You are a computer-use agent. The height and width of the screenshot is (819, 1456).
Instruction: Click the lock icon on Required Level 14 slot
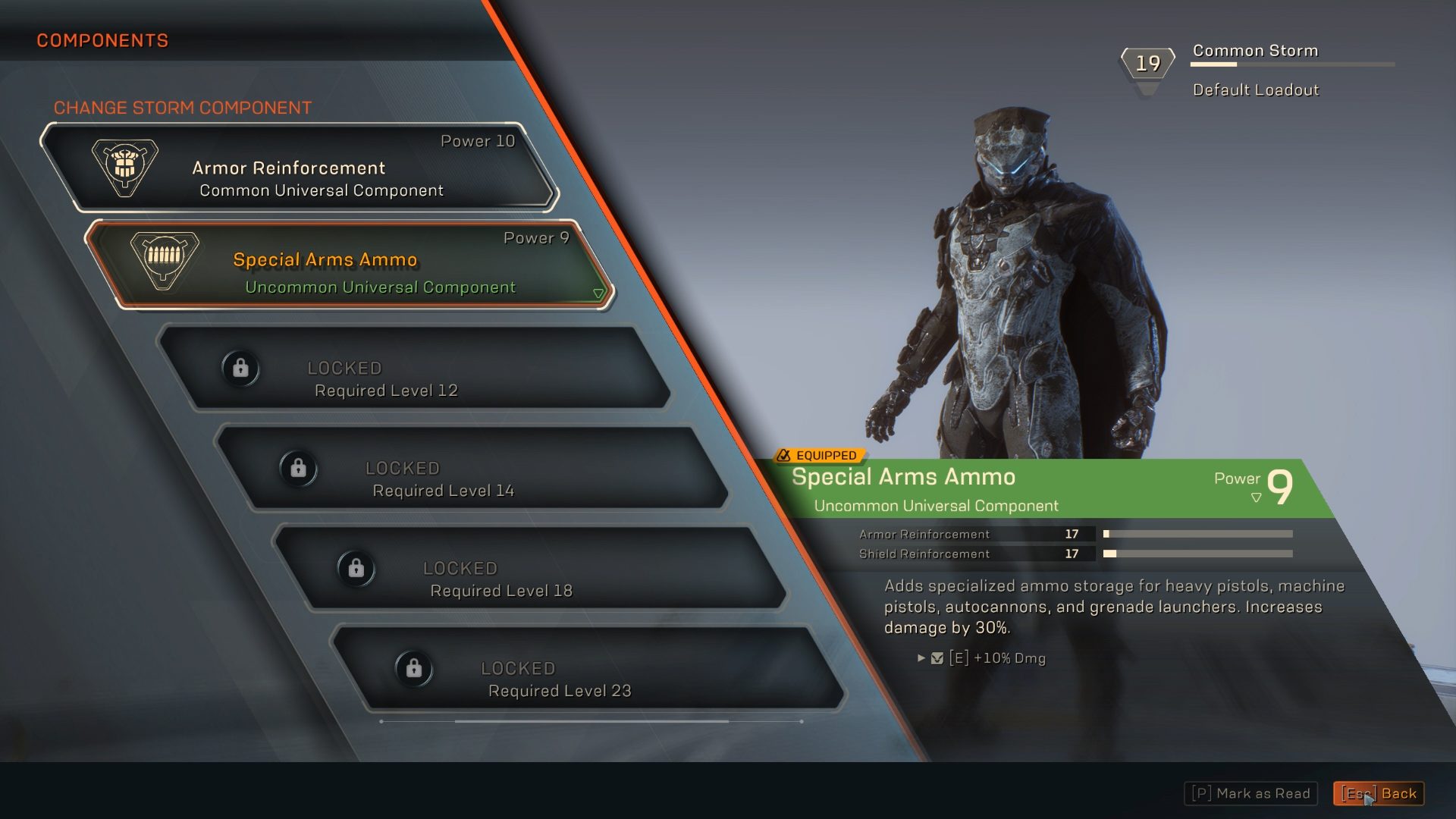(298, 469)
